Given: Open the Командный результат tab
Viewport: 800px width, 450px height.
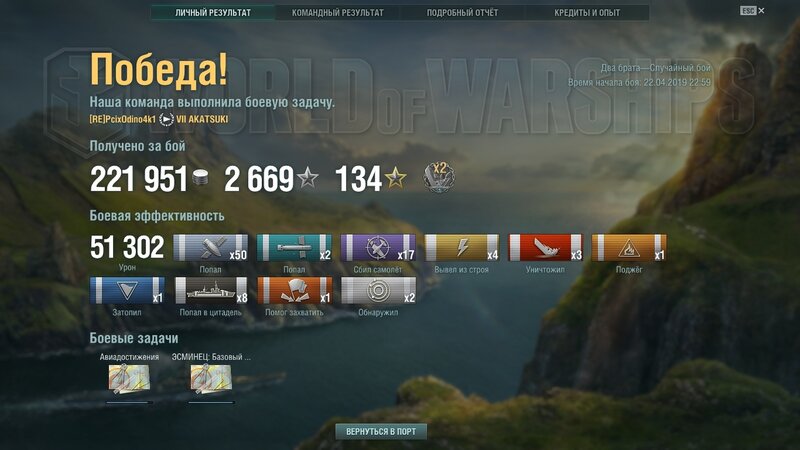Looking at the screenshot, I should pos(337,13).
